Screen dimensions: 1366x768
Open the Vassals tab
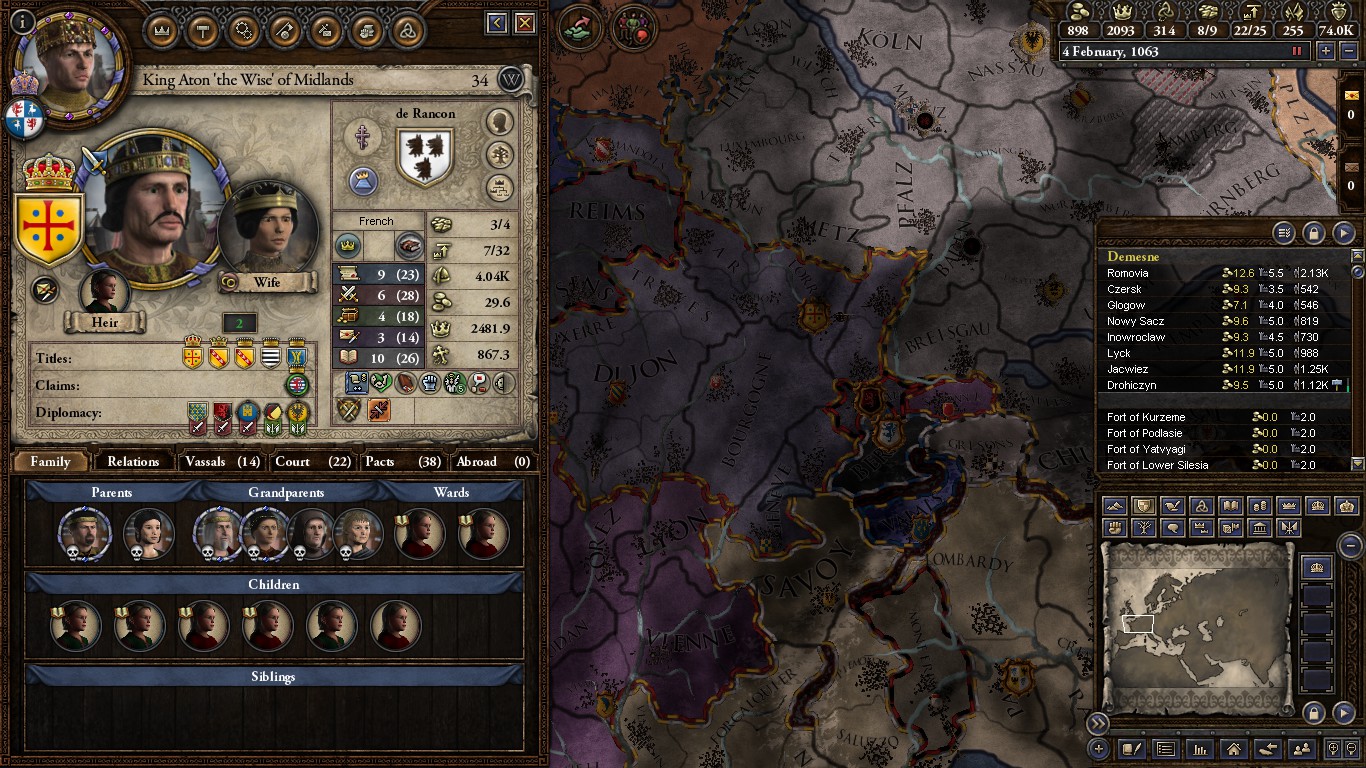[x=221, y=461]
